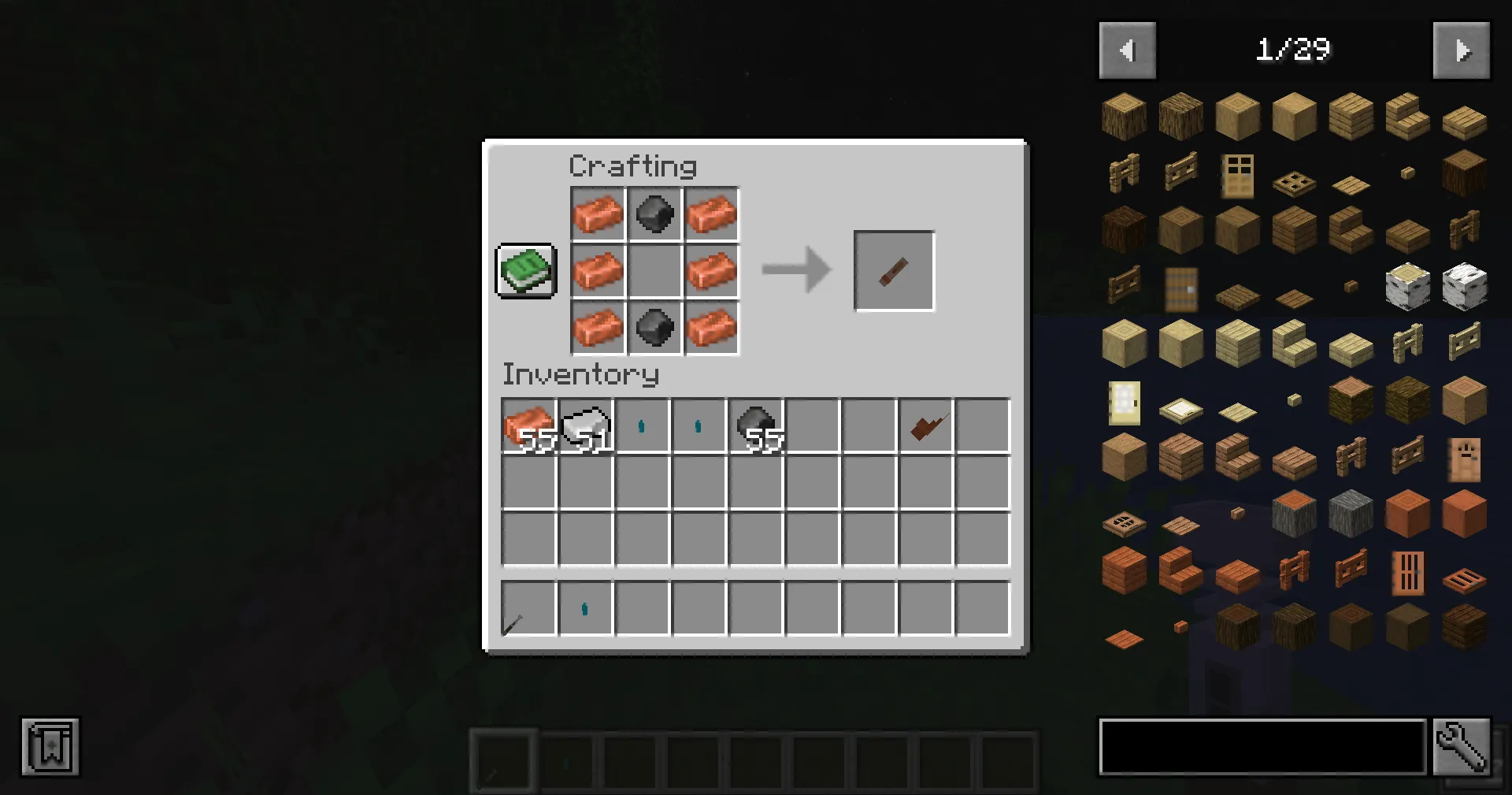Go to the next JEI page
This screenshot has width=1512, height=795.
tap(1462, 50)
